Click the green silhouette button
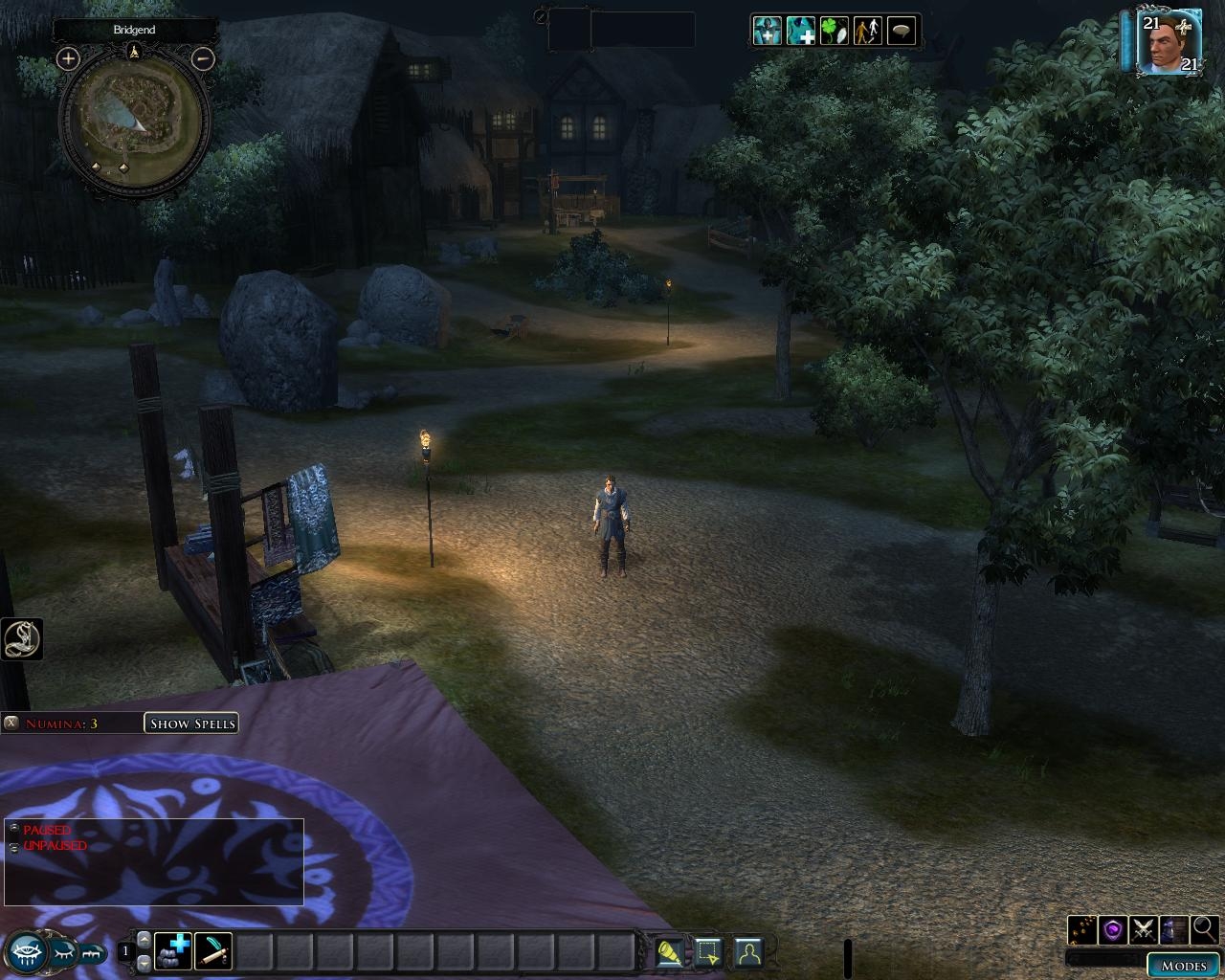The height and width of the screenshot is (980, 1225). tap(747, 952)
